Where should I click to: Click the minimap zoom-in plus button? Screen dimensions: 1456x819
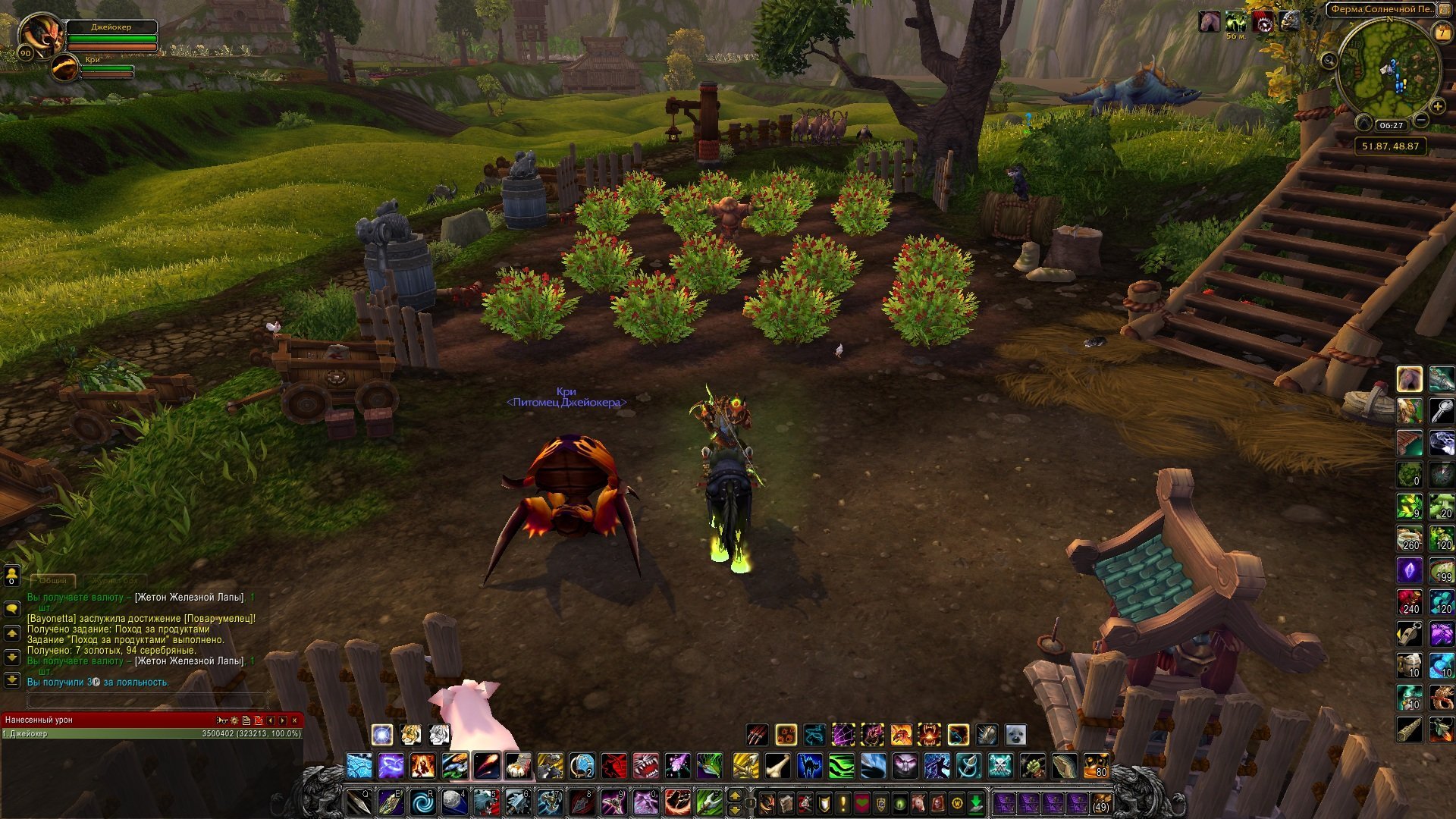(1437, 107)
